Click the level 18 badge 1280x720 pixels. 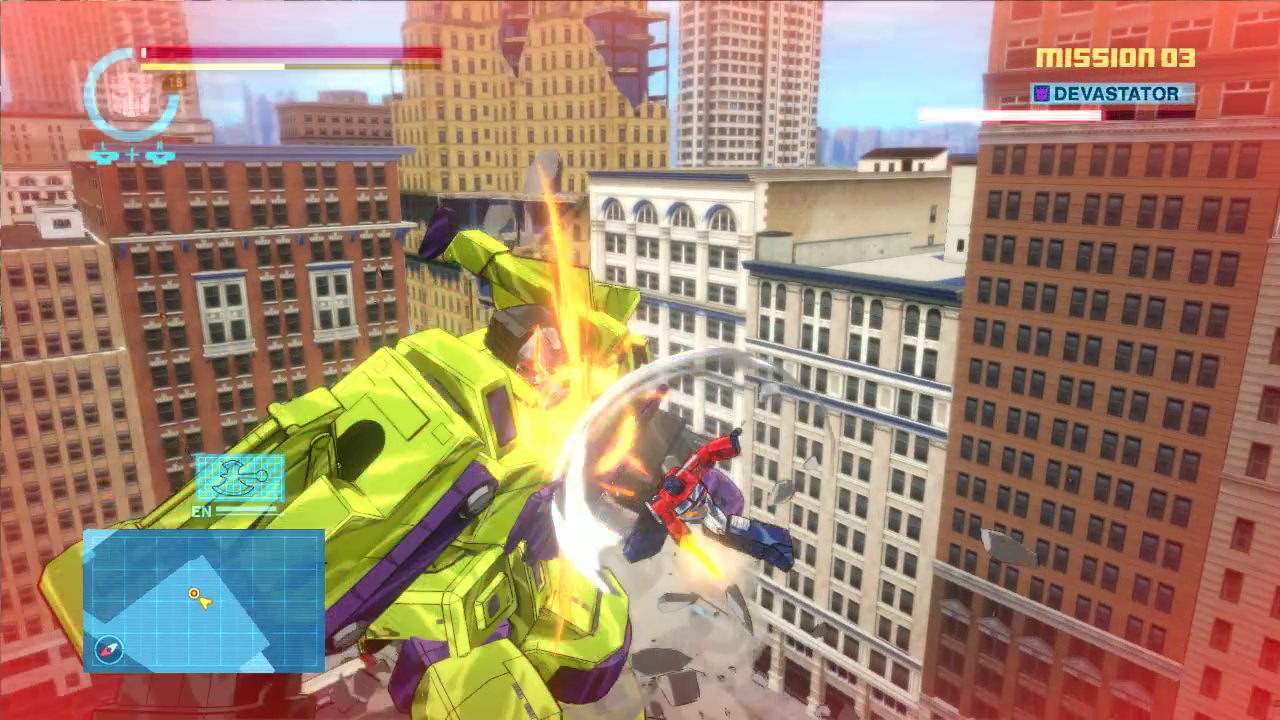[174, 82]
